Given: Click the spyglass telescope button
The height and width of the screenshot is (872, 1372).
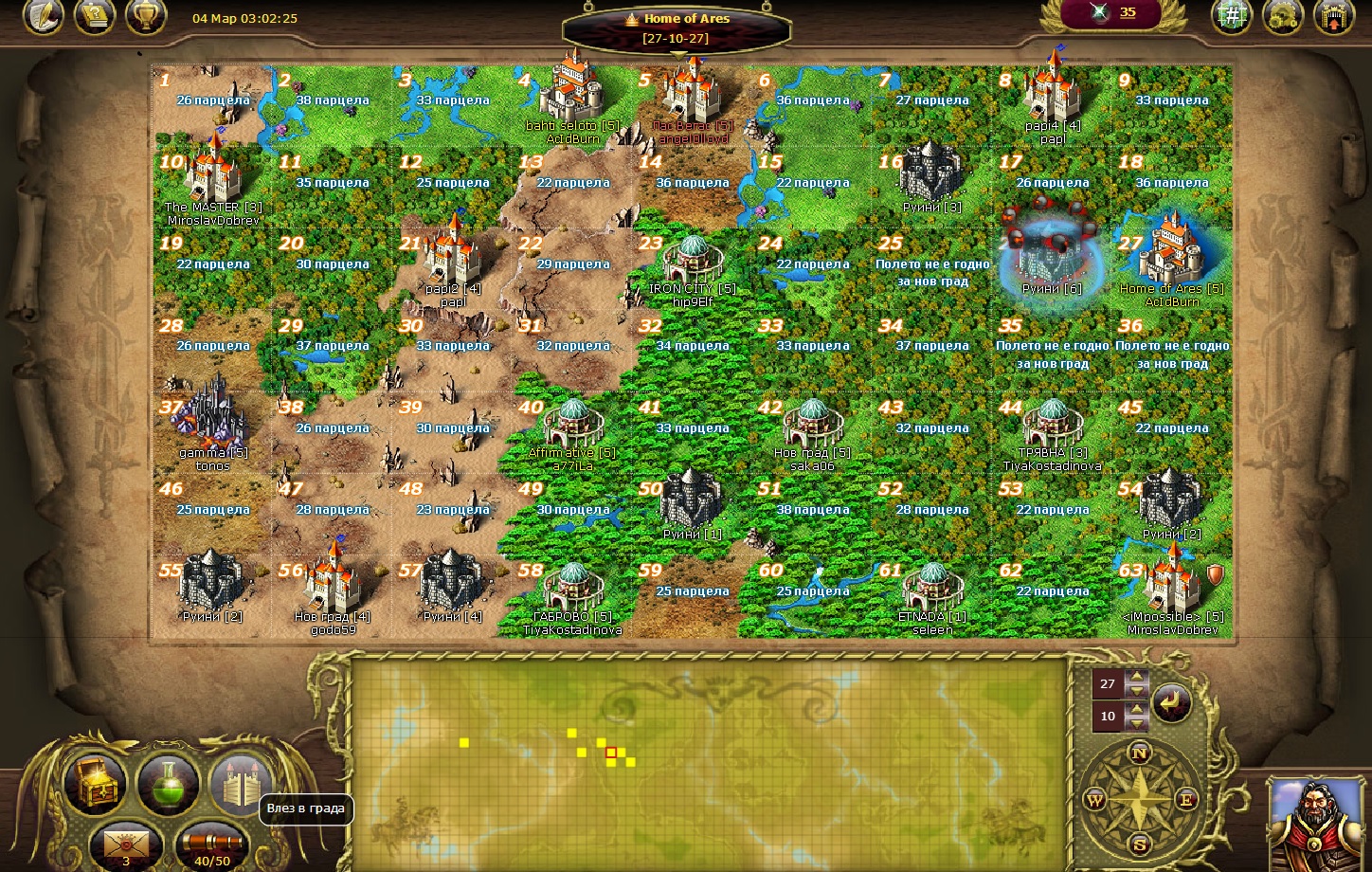Looking at the screenshot, I should tap(211, 843).
